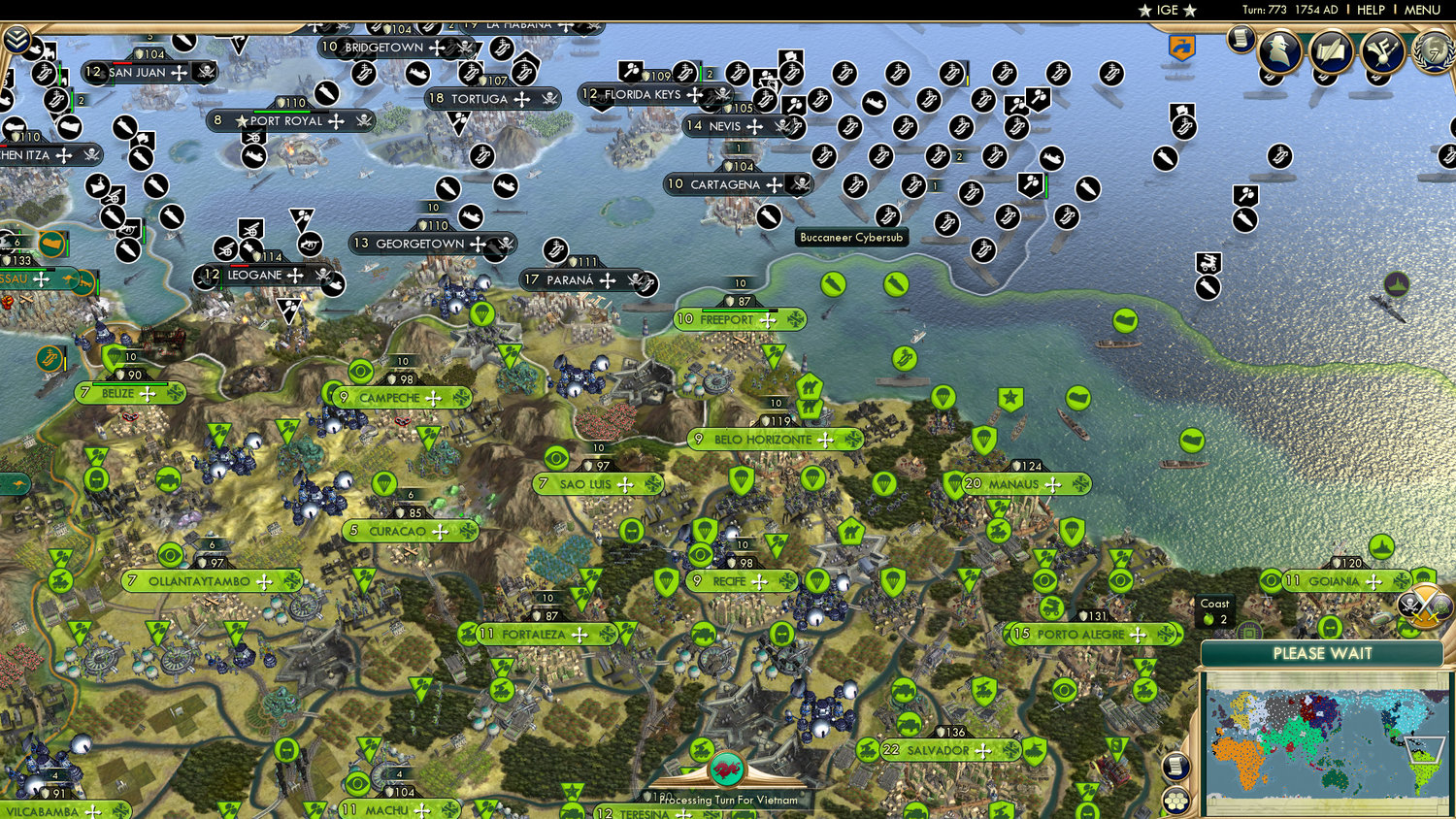Collapse the panel with the double-chevron button
This screenshot has width=1456, height=819.
16,41
